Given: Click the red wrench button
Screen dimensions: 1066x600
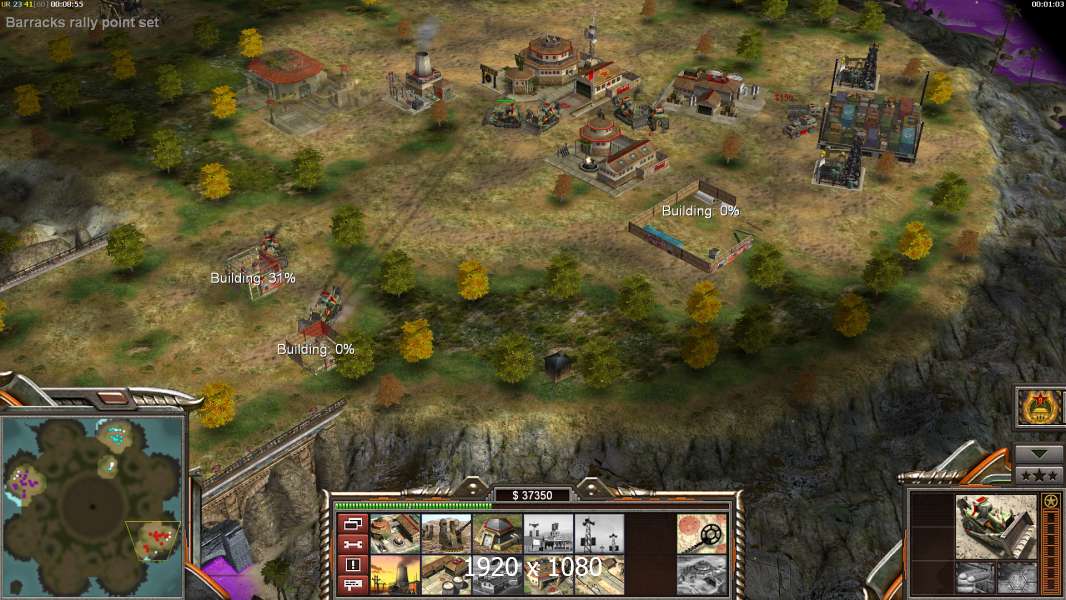Looking at the screenshot, I should (x=352, y=544).
